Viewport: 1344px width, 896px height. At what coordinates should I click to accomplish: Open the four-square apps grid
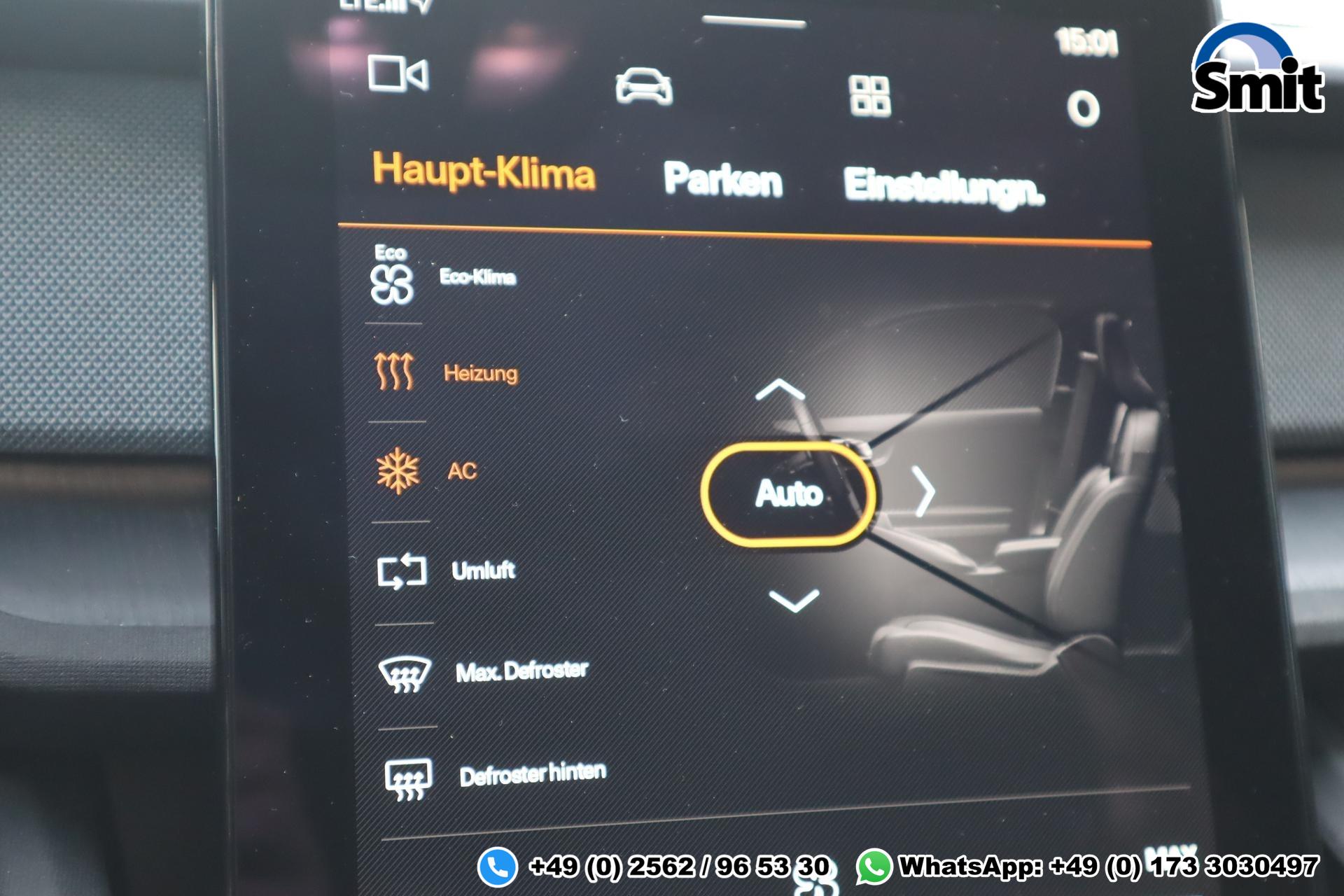click(x=869, y=96)
